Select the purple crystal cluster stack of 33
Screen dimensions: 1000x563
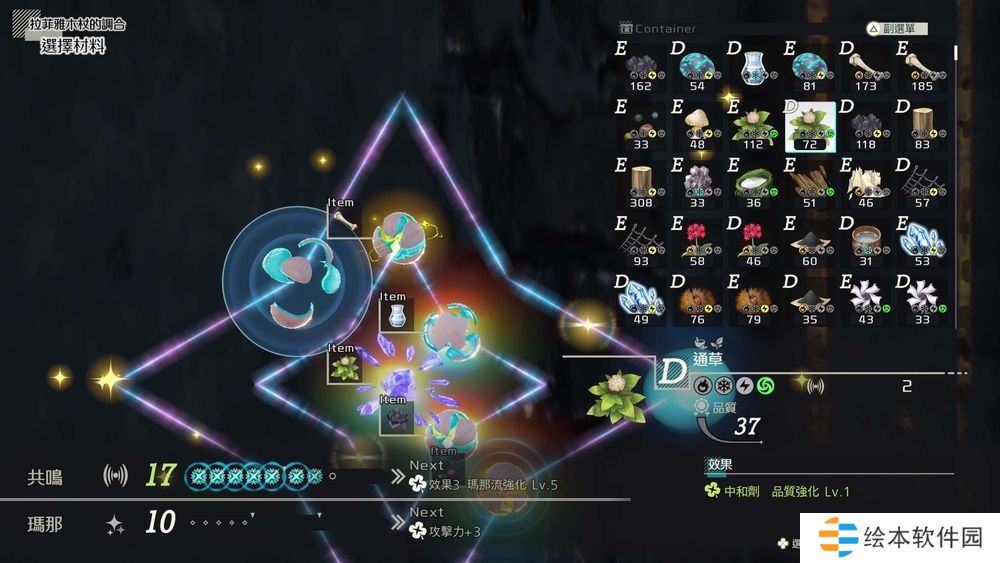pos(697,184)
